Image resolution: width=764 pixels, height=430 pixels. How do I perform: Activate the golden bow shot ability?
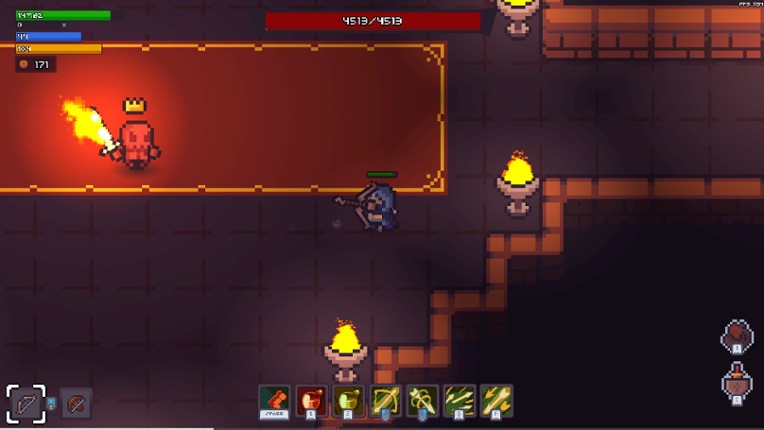(x=385, y=400)
